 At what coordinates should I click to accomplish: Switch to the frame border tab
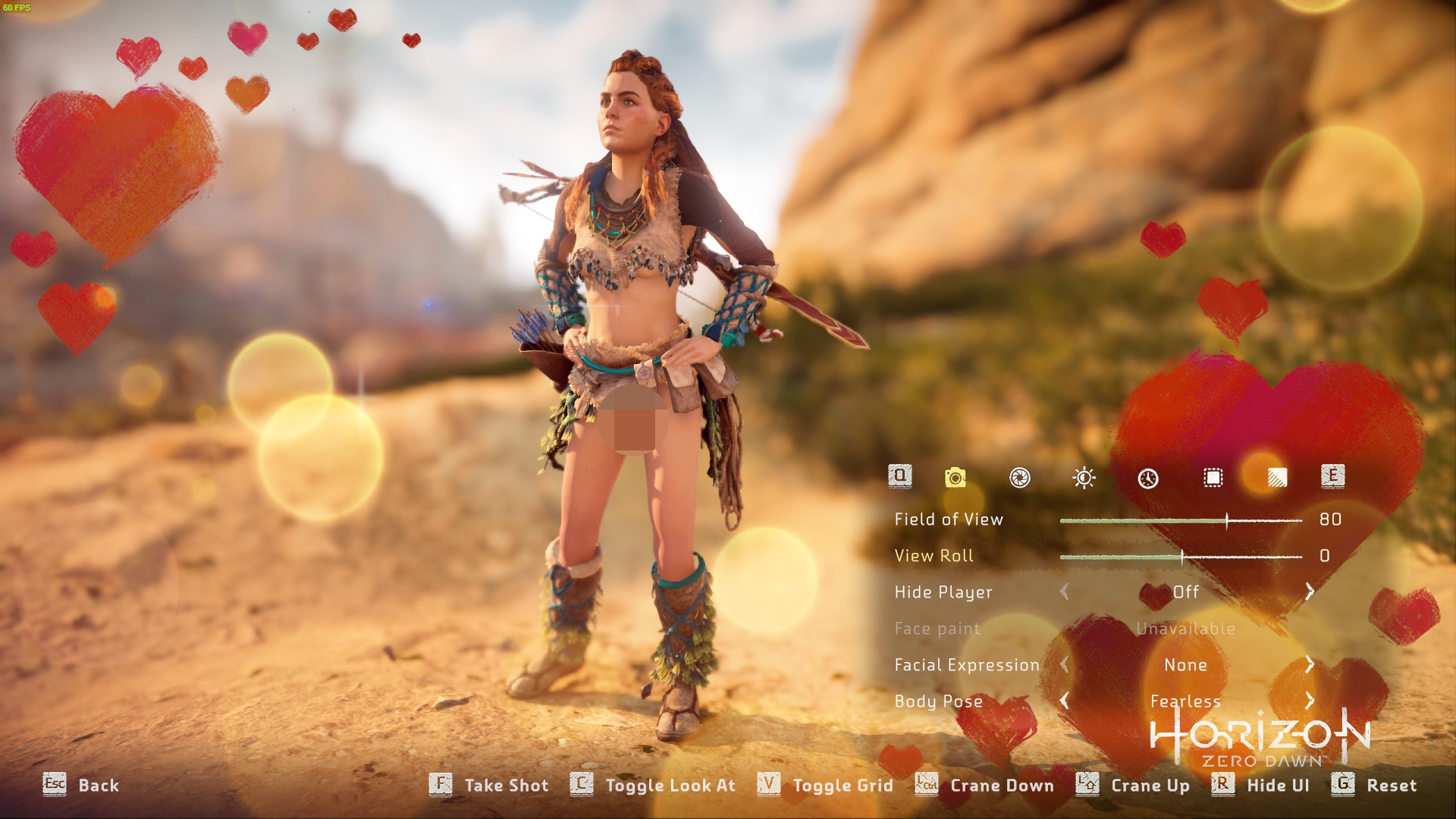1213,477
